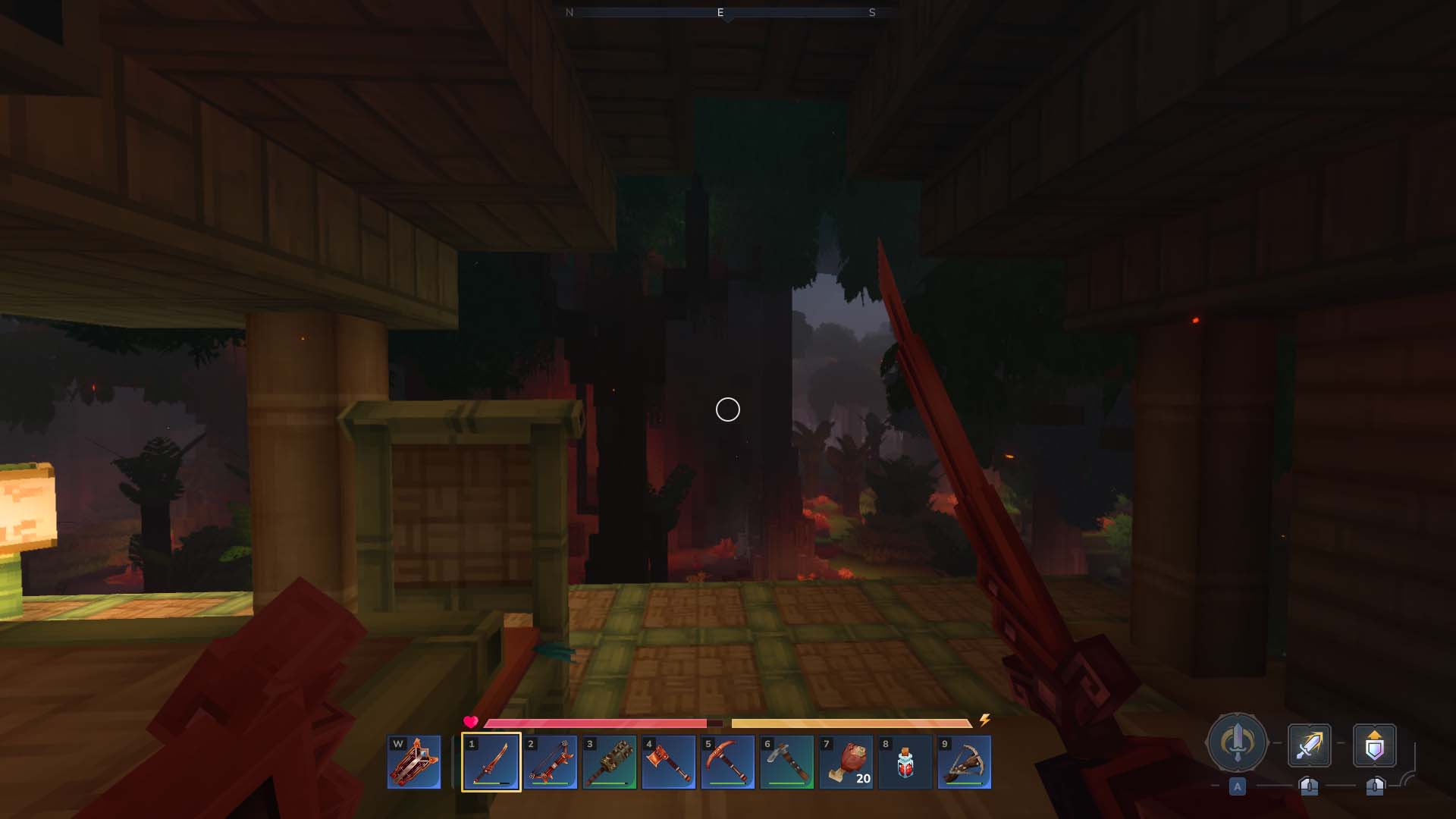This screenshot has height=819, width=1456.
Task: Select the red sword in hotbar slot 1
Action: (x=491, y=762)
